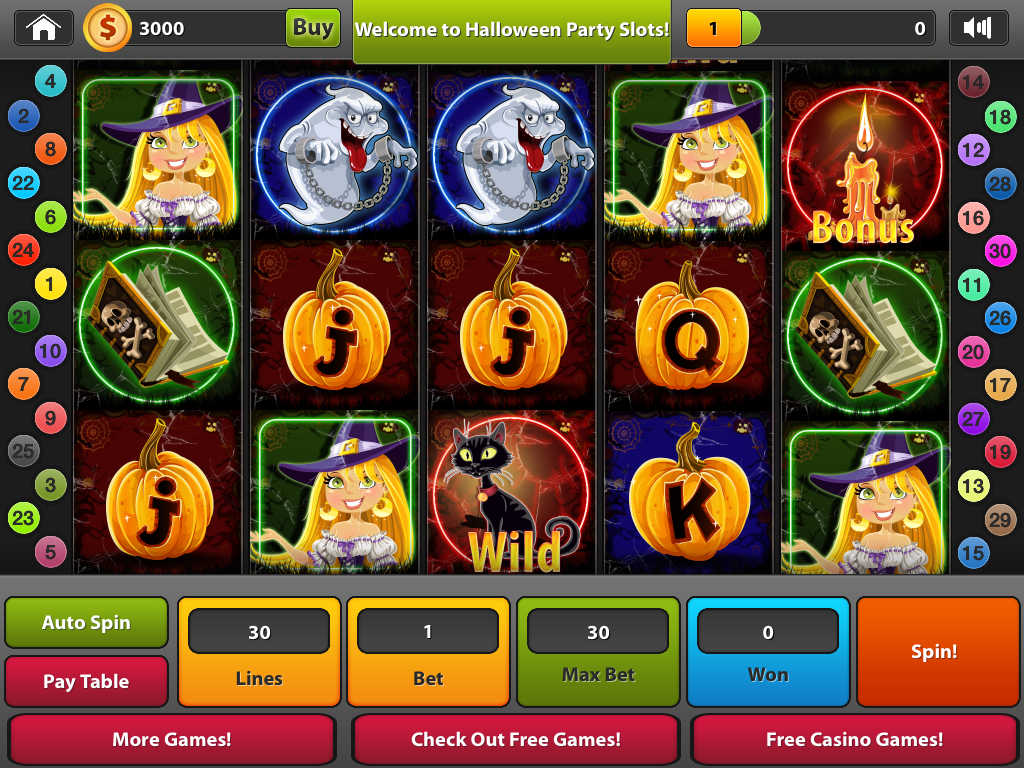Start Auto Spin

(x=86, y=623)
